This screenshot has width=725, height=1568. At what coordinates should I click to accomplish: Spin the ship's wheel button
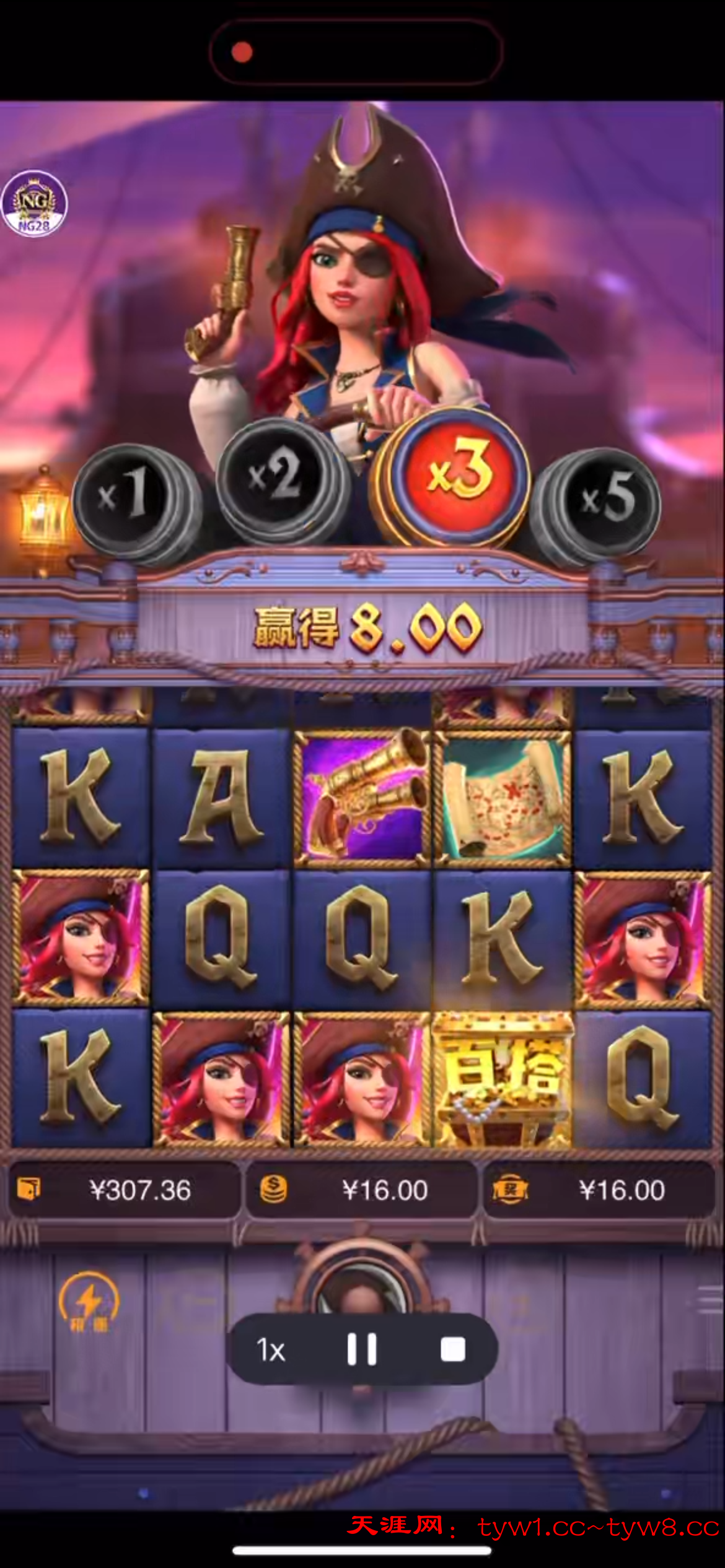click(362, 1287)
